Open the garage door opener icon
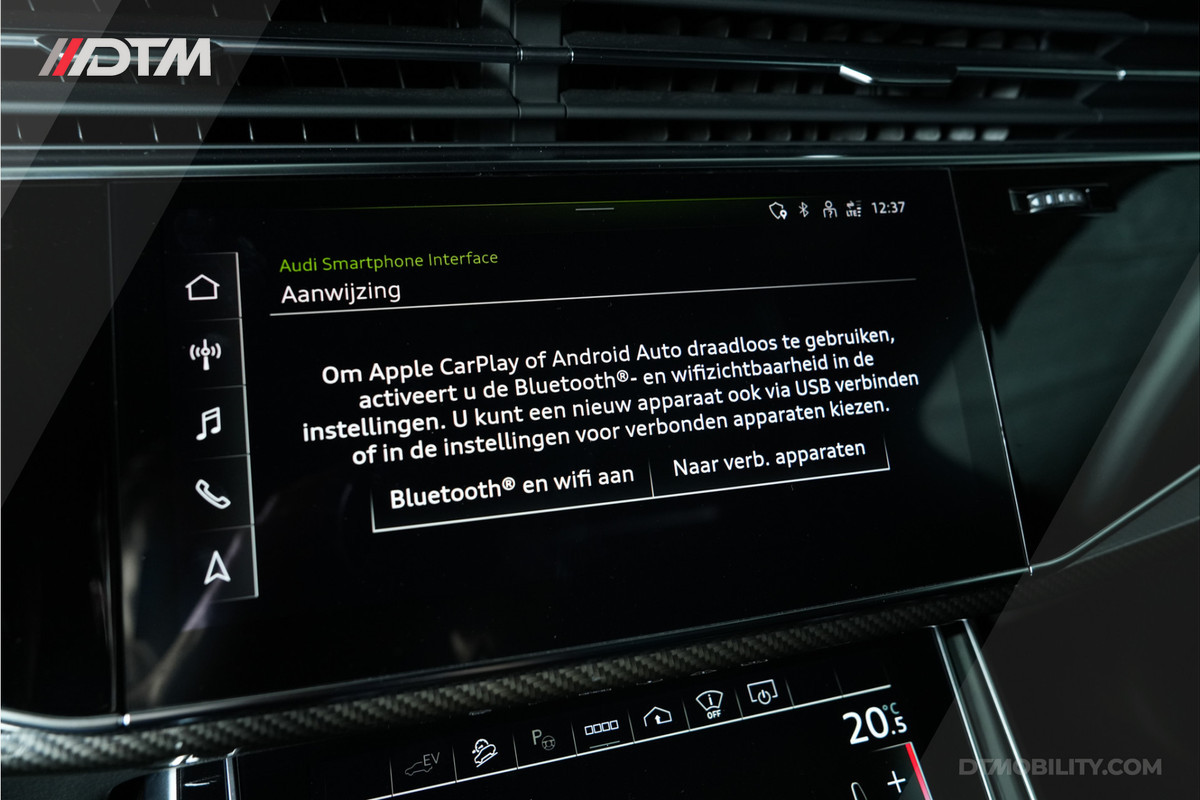The image size is (1200, 800). pyautogui.click(x=657, y=717)
